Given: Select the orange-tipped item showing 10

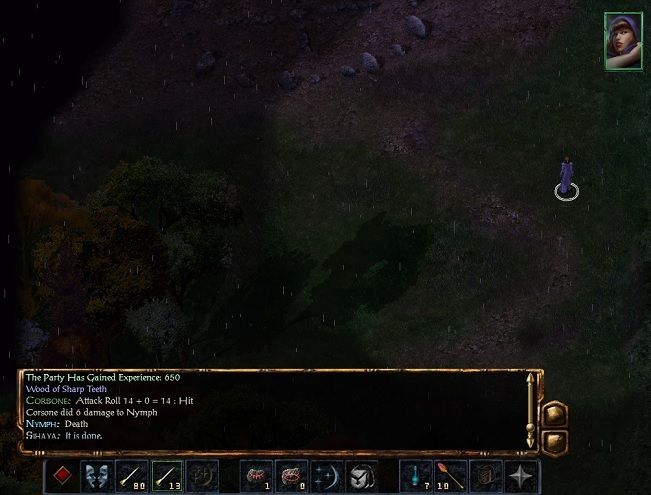Looking at the screenshot, I should click(x=451, y=476).
